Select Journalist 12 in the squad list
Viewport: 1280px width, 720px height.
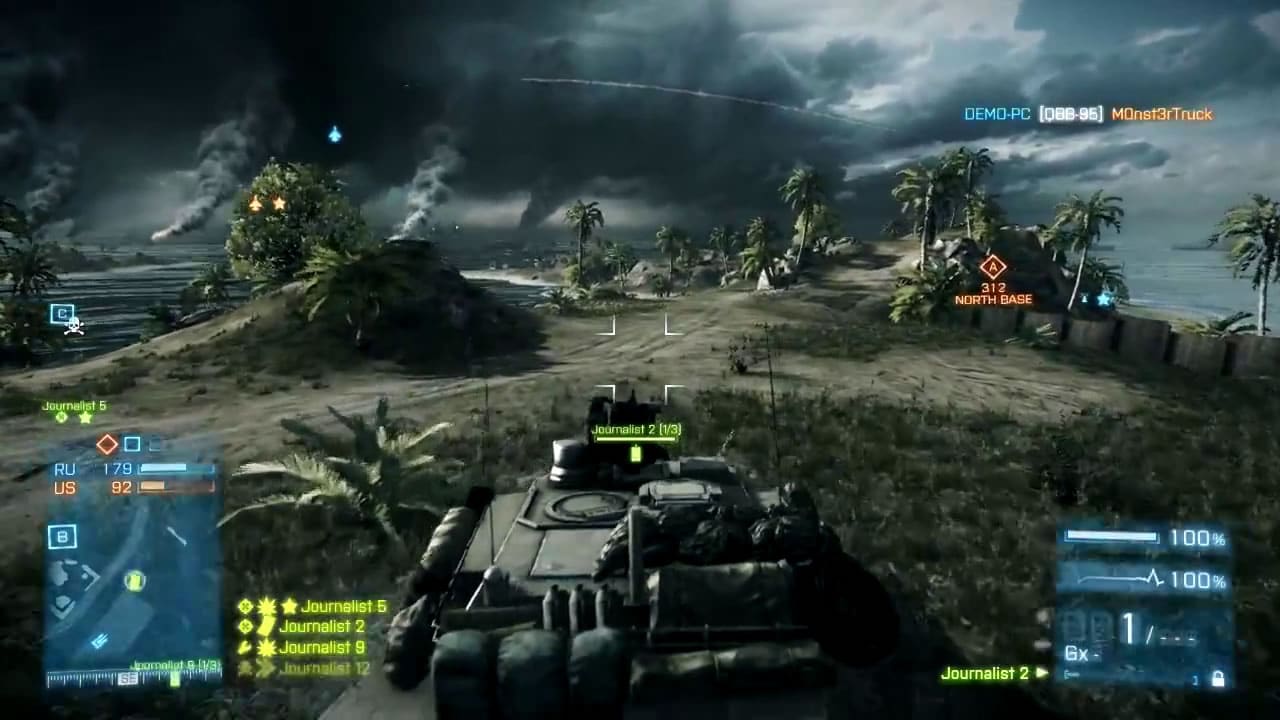point(325,668)
